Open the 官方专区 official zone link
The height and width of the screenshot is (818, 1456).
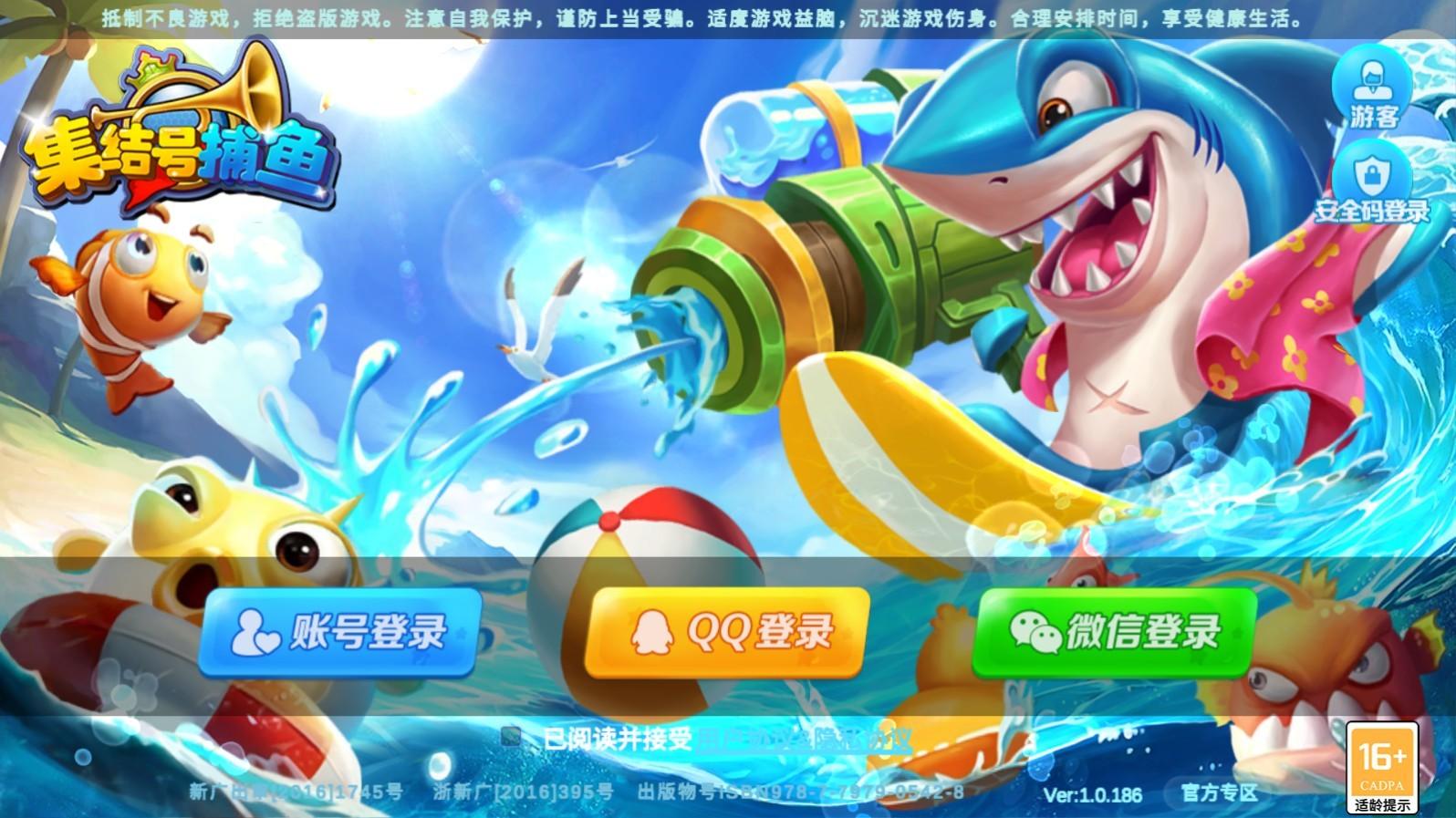(1220, 792)
